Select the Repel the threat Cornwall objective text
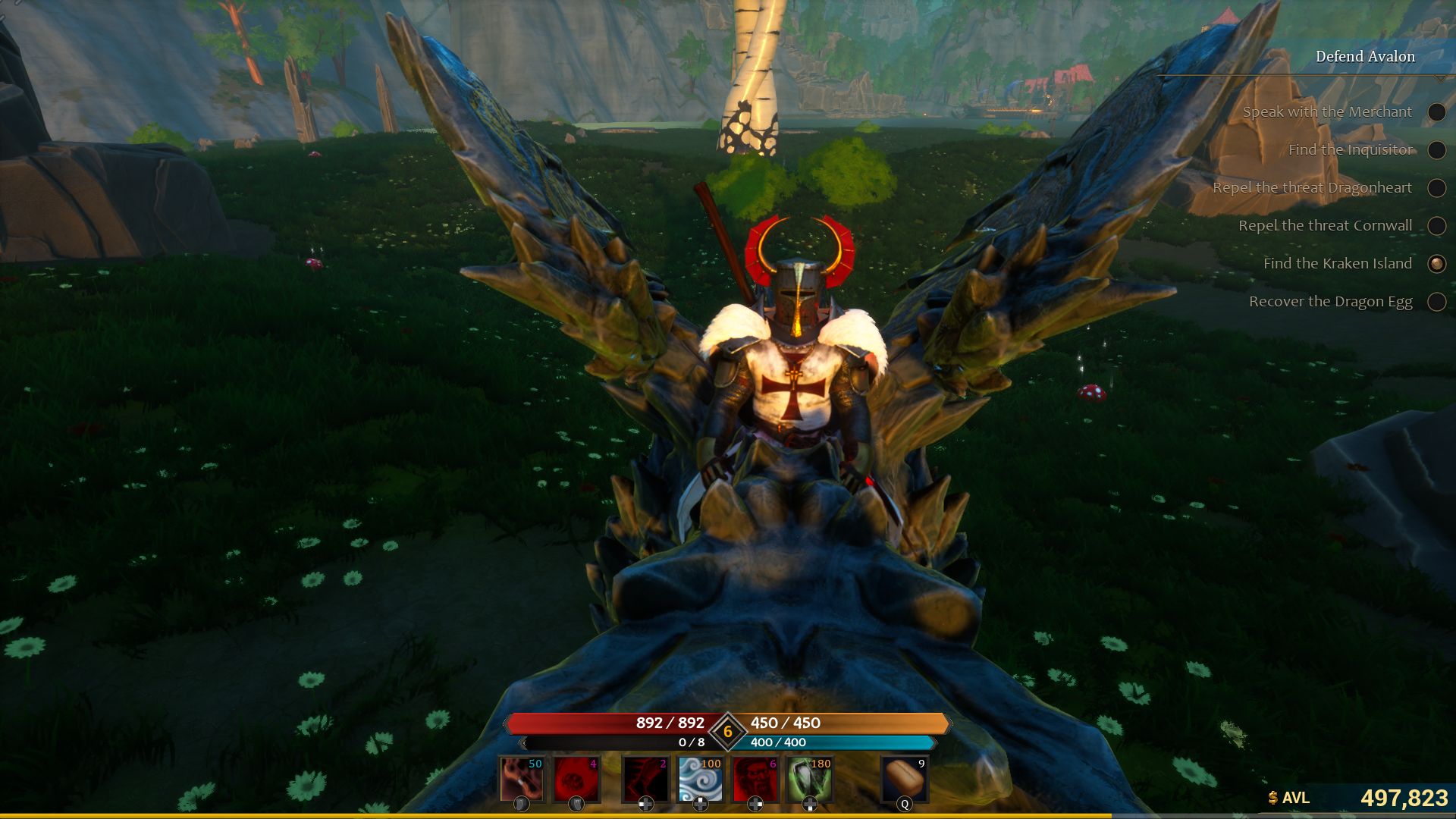Screen dimensions: 1456x819 pos(1325,225)
